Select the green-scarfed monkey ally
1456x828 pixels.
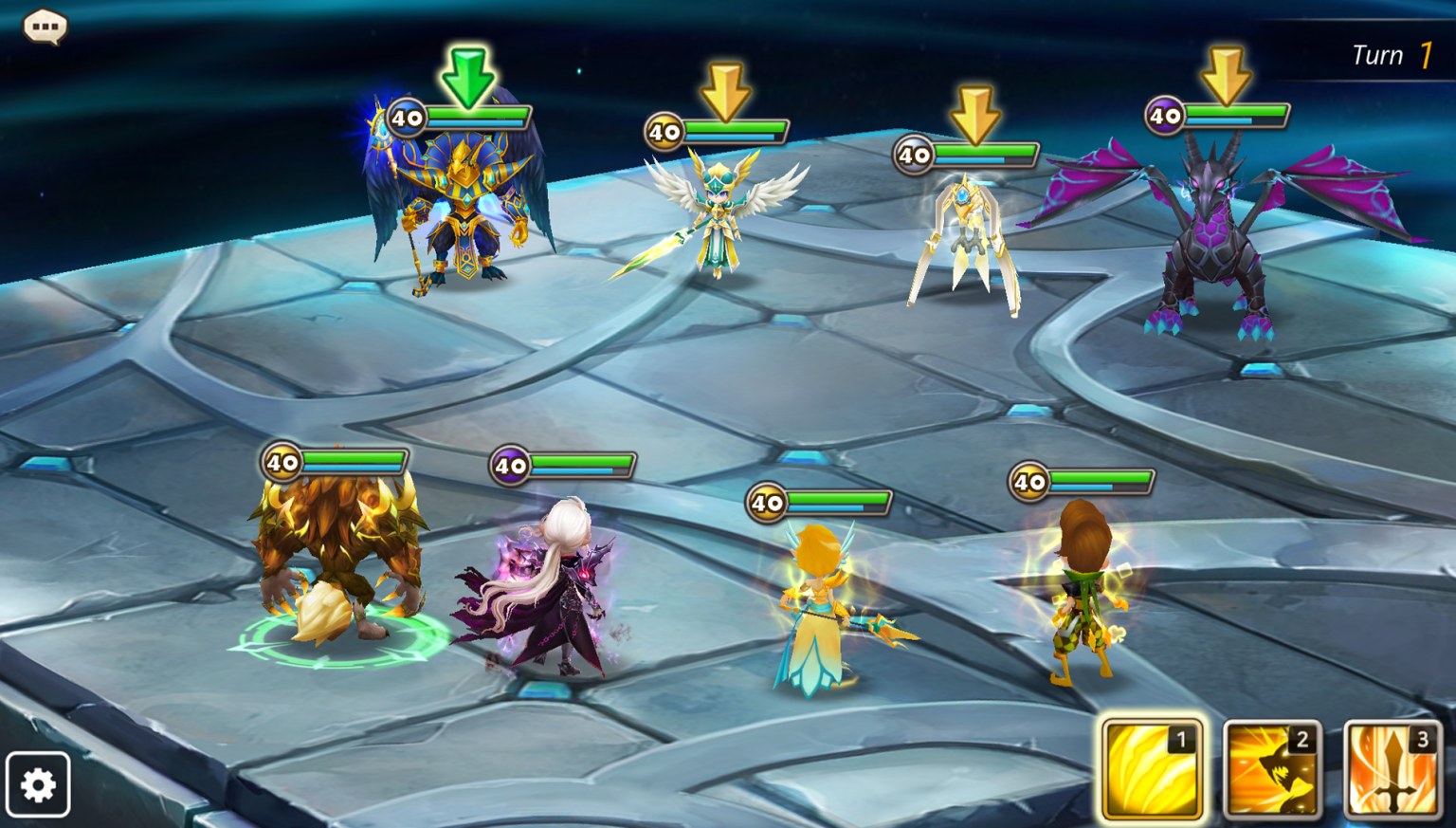click(1081, 588)
